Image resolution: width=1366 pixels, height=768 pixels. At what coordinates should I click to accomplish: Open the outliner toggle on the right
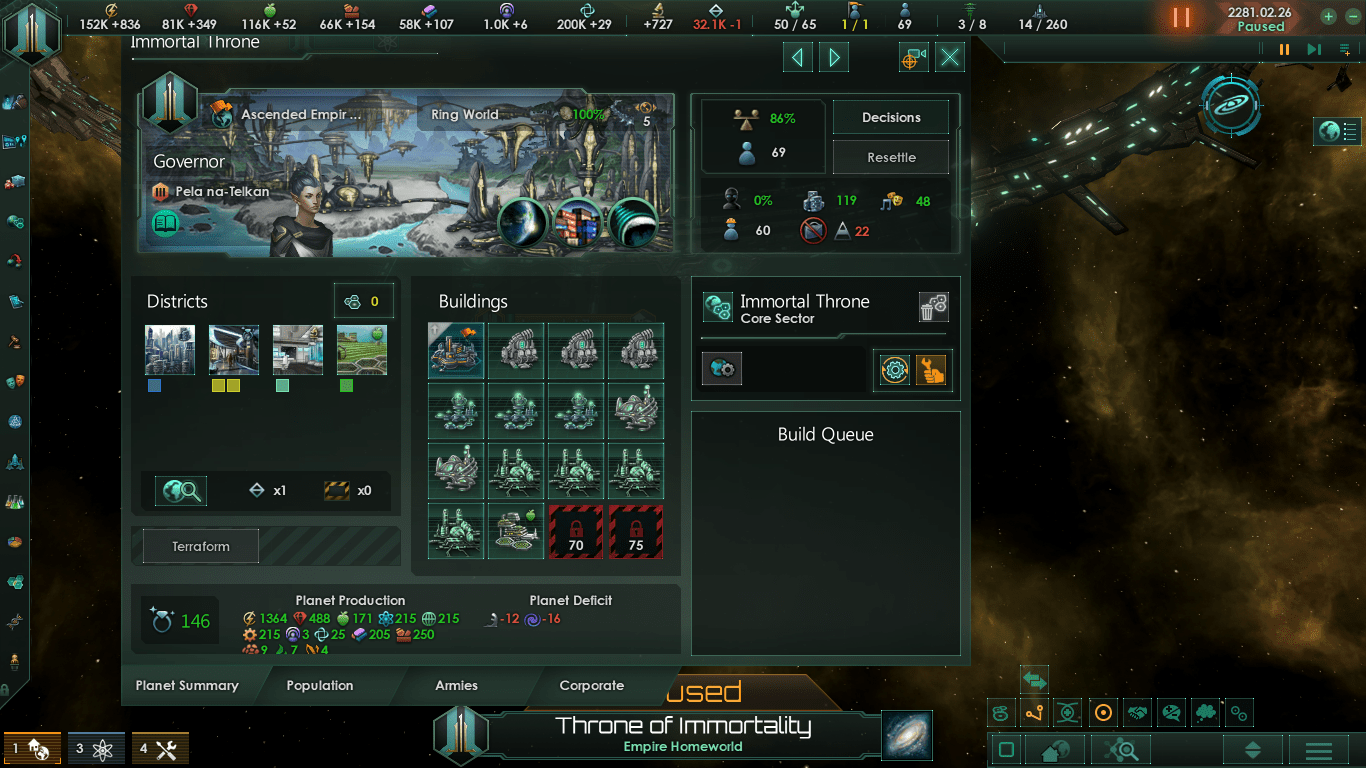click(x=1337, y=131)
